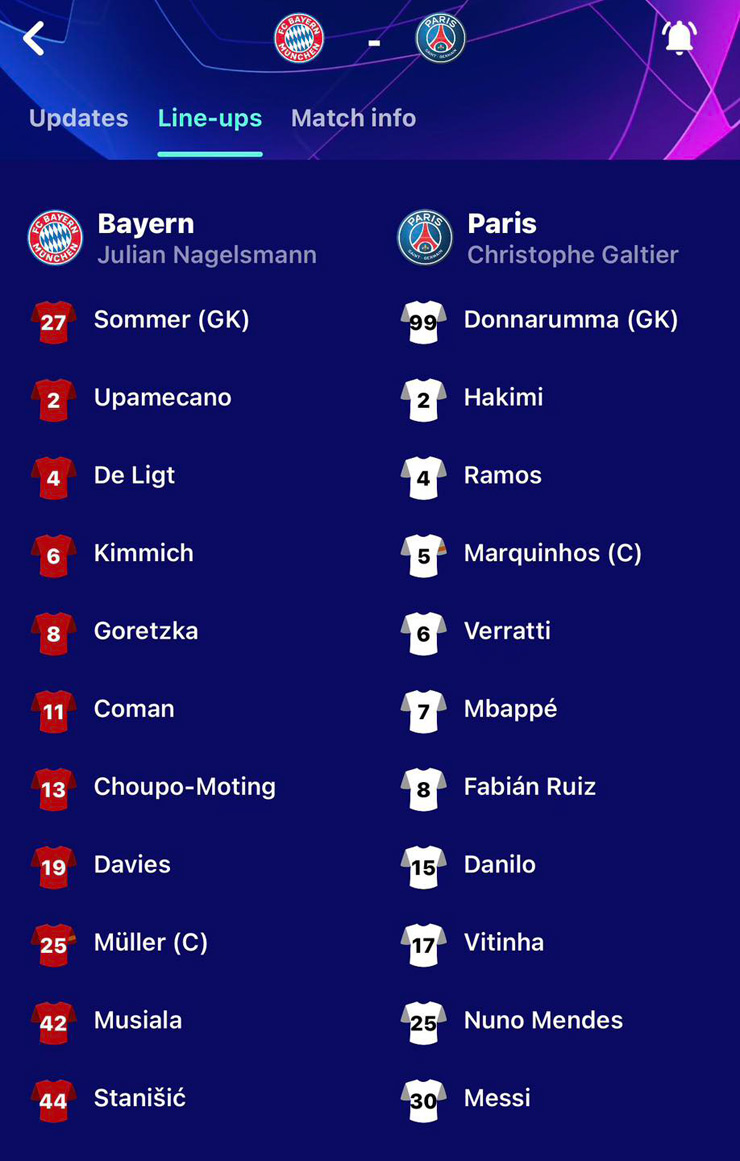This screenshot has height=1161, width=740.
Task: Tap the notification bell icon
Action: (679, 38)
